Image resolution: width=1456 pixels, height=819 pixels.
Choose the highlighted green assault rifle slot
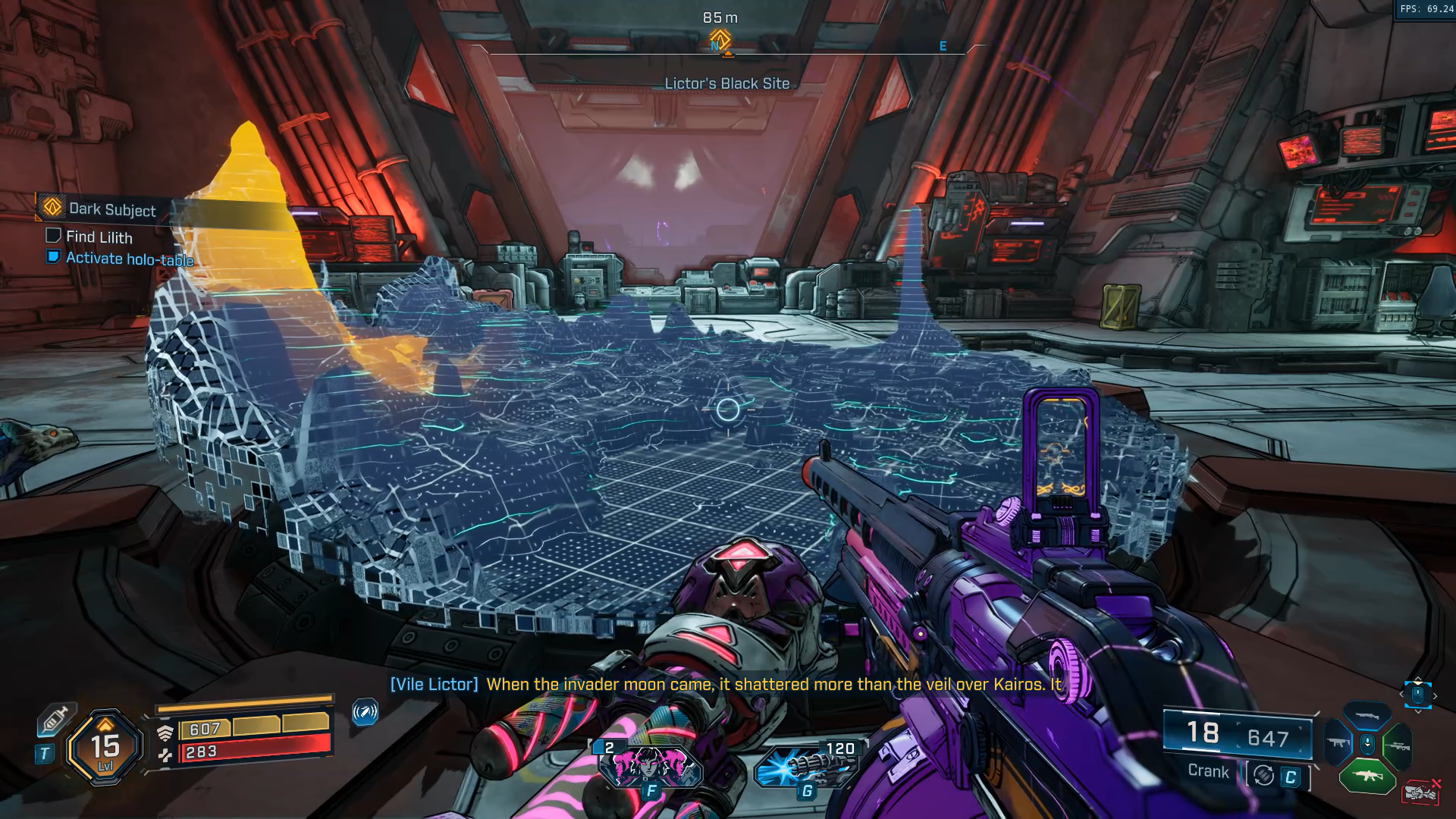click(1367, 777)
